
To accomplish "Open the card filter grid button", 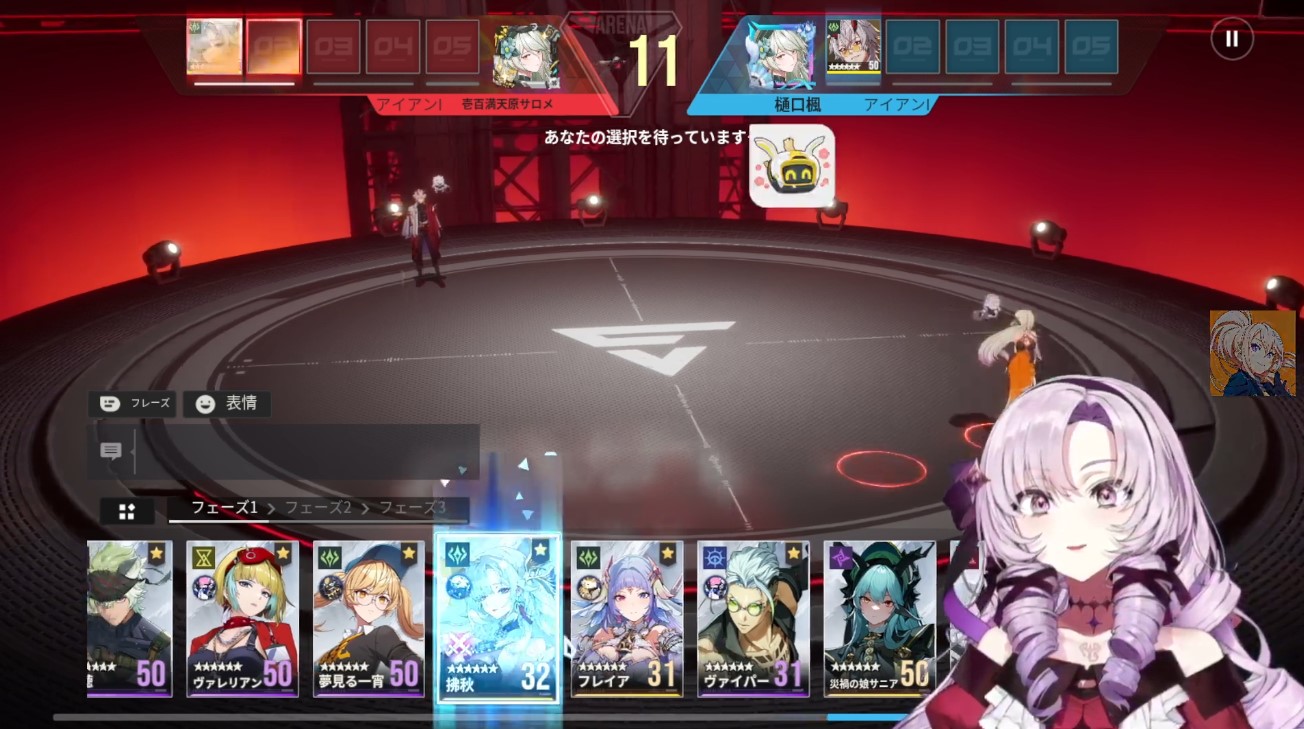I will pyautogui.click(x=127, y=511).
